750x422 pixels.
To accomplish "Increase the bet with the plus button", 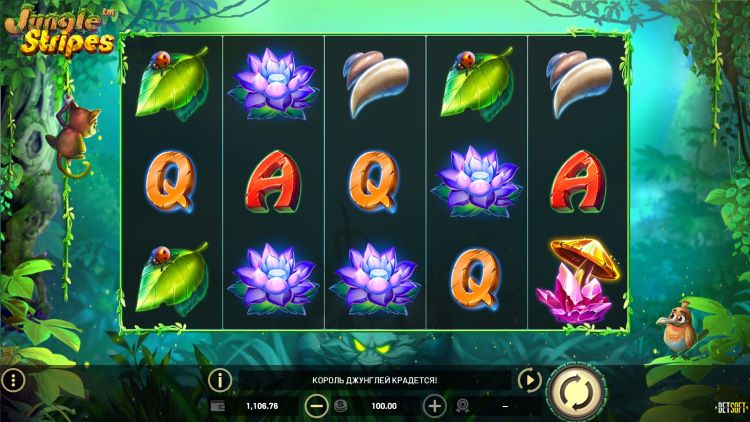I will (434, 406).
